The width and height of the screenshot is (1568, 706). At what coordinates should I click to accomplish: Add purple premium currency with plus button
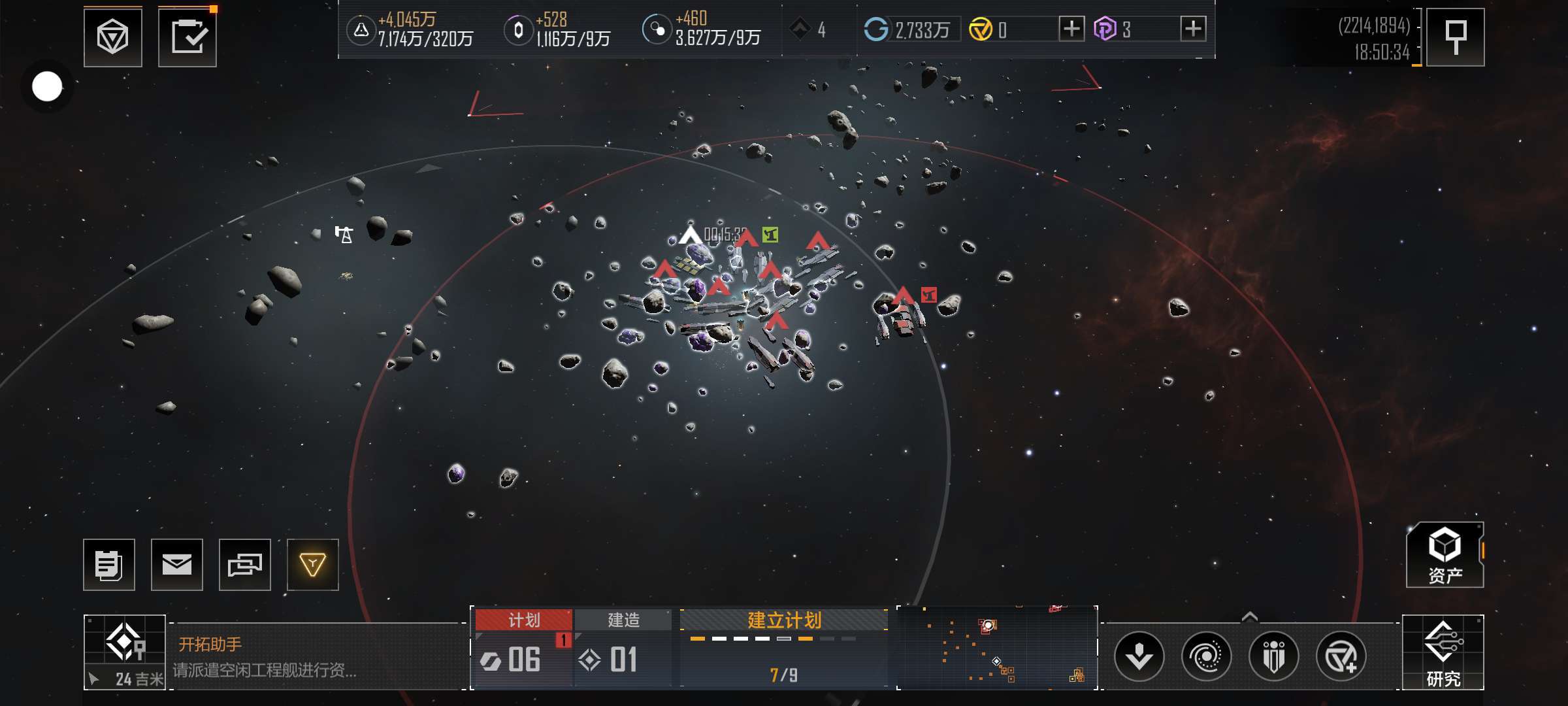pos(1193,29)
